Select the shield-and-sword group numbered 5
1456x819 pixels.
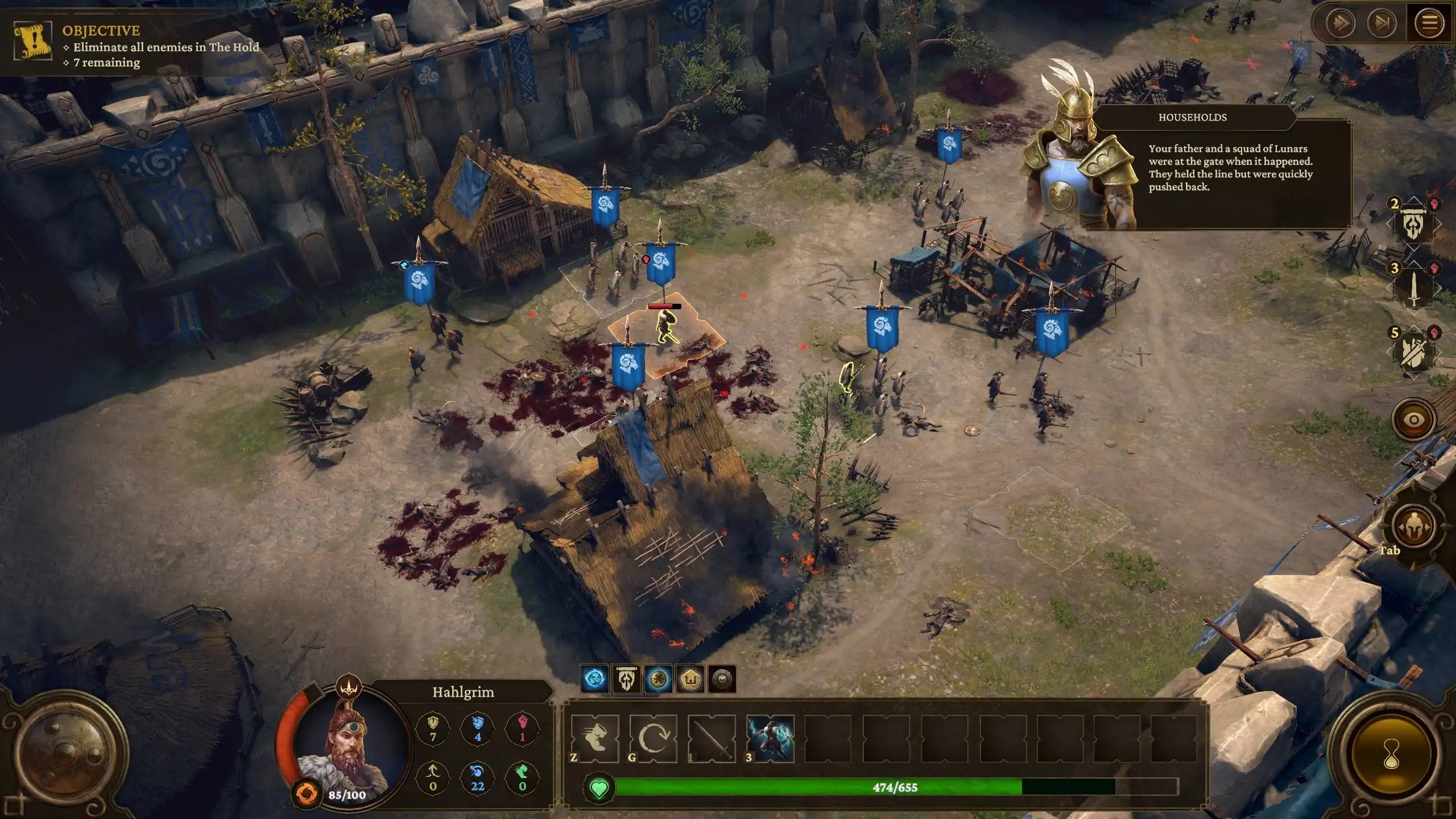point(1414,352)
